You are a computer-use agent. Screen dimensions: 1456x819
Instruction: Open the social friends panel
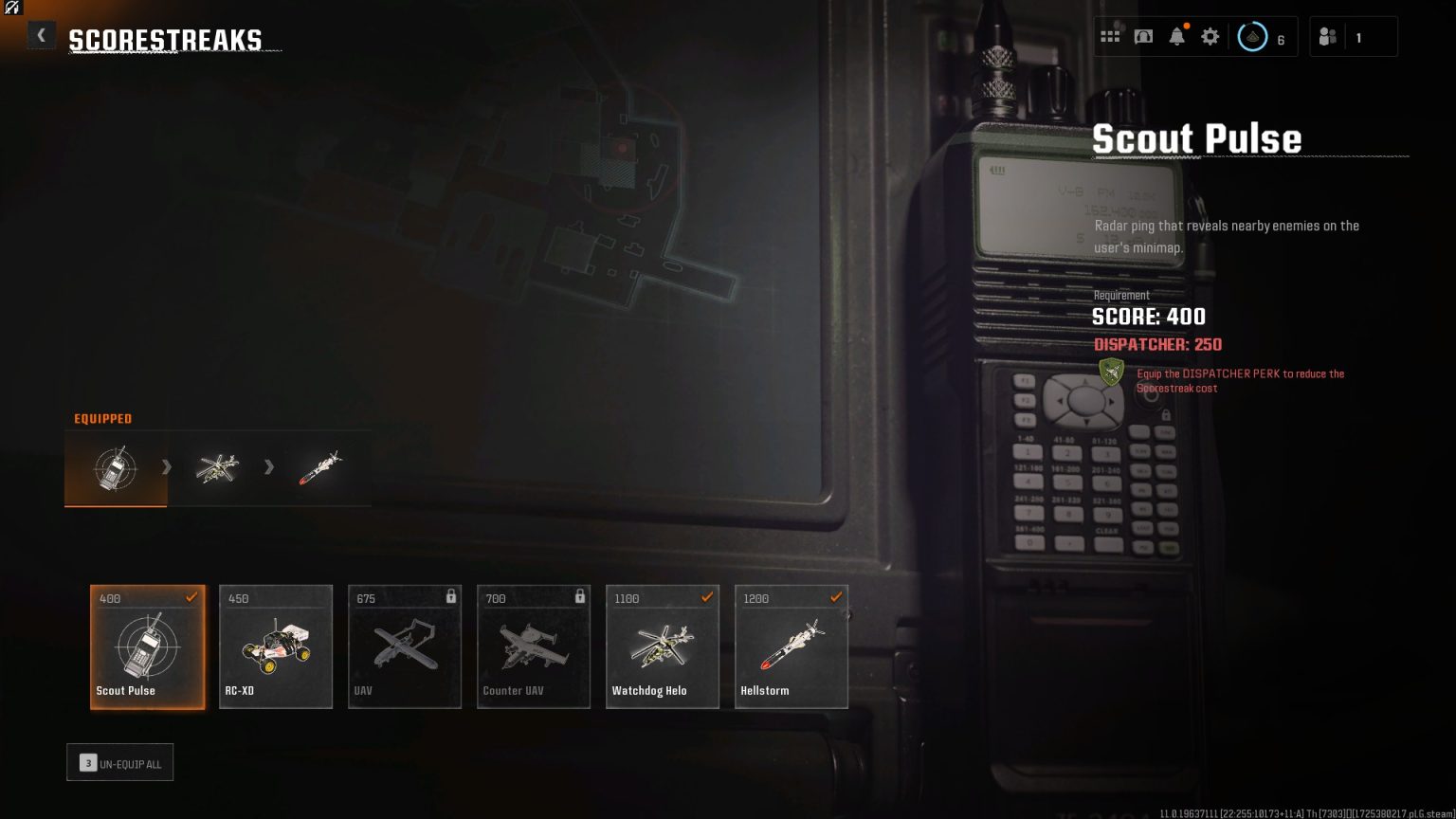(x=1327, y=36)
